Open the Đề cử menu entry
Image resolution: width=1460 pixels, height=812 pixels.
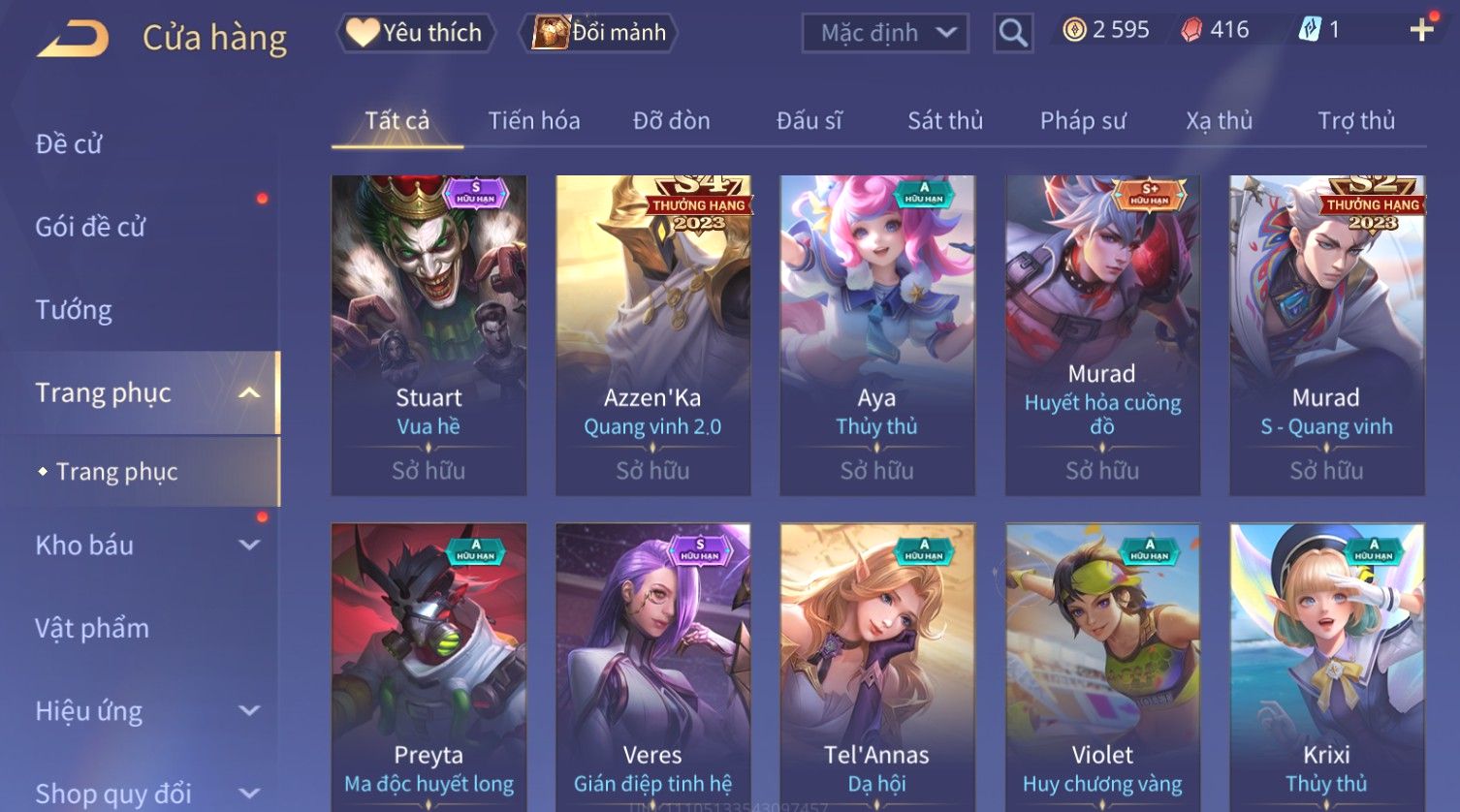[x=69, y=144]
